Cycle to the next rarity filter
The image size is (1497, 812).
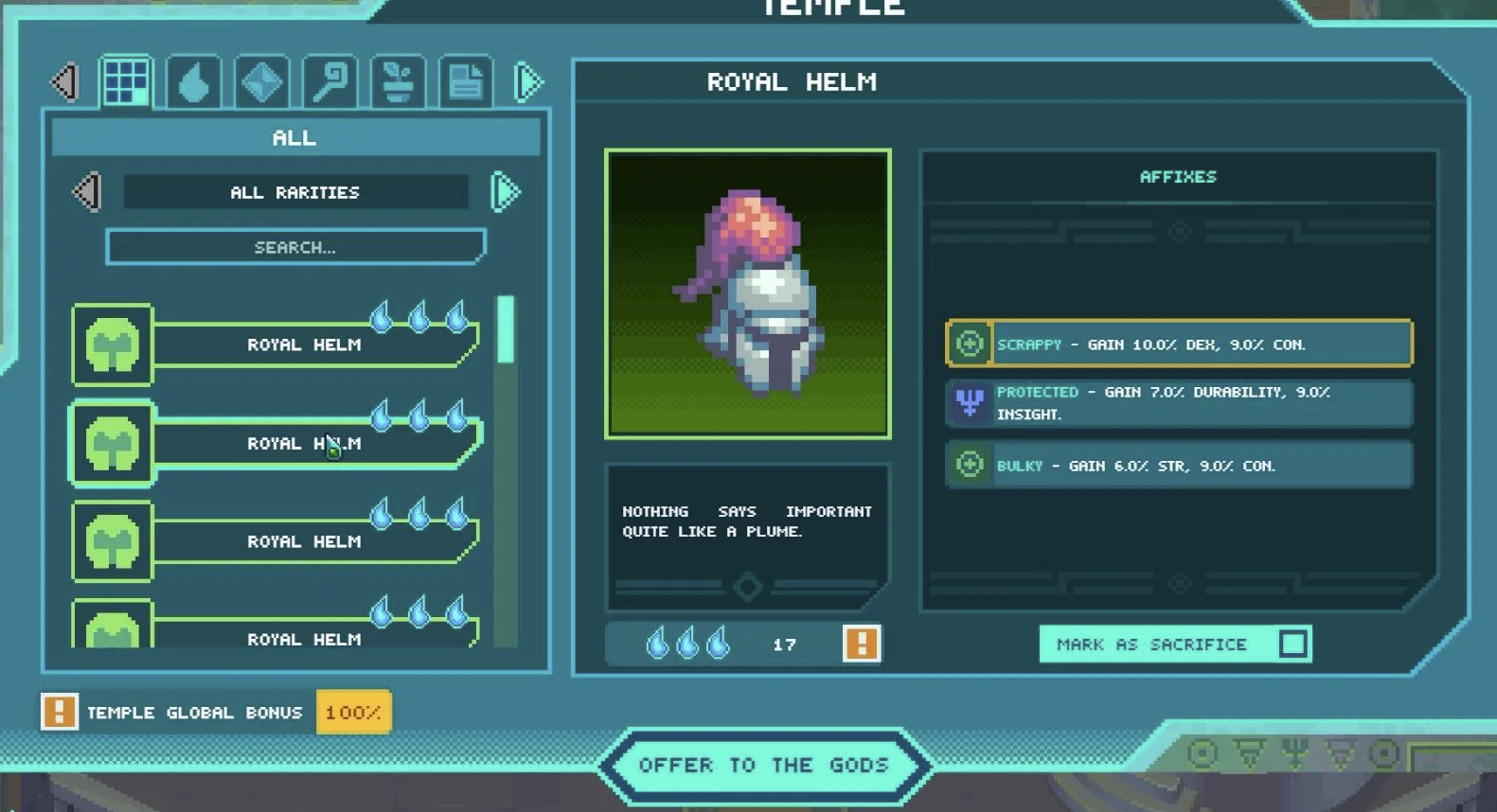point(506,193)
